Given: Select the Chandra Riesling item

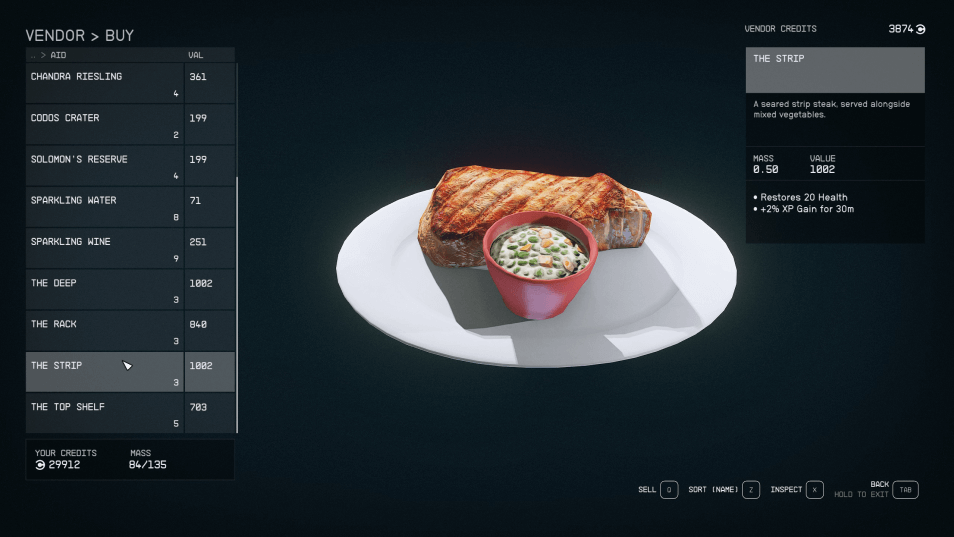Looking at the screenshot, I should tap(105, 83).
